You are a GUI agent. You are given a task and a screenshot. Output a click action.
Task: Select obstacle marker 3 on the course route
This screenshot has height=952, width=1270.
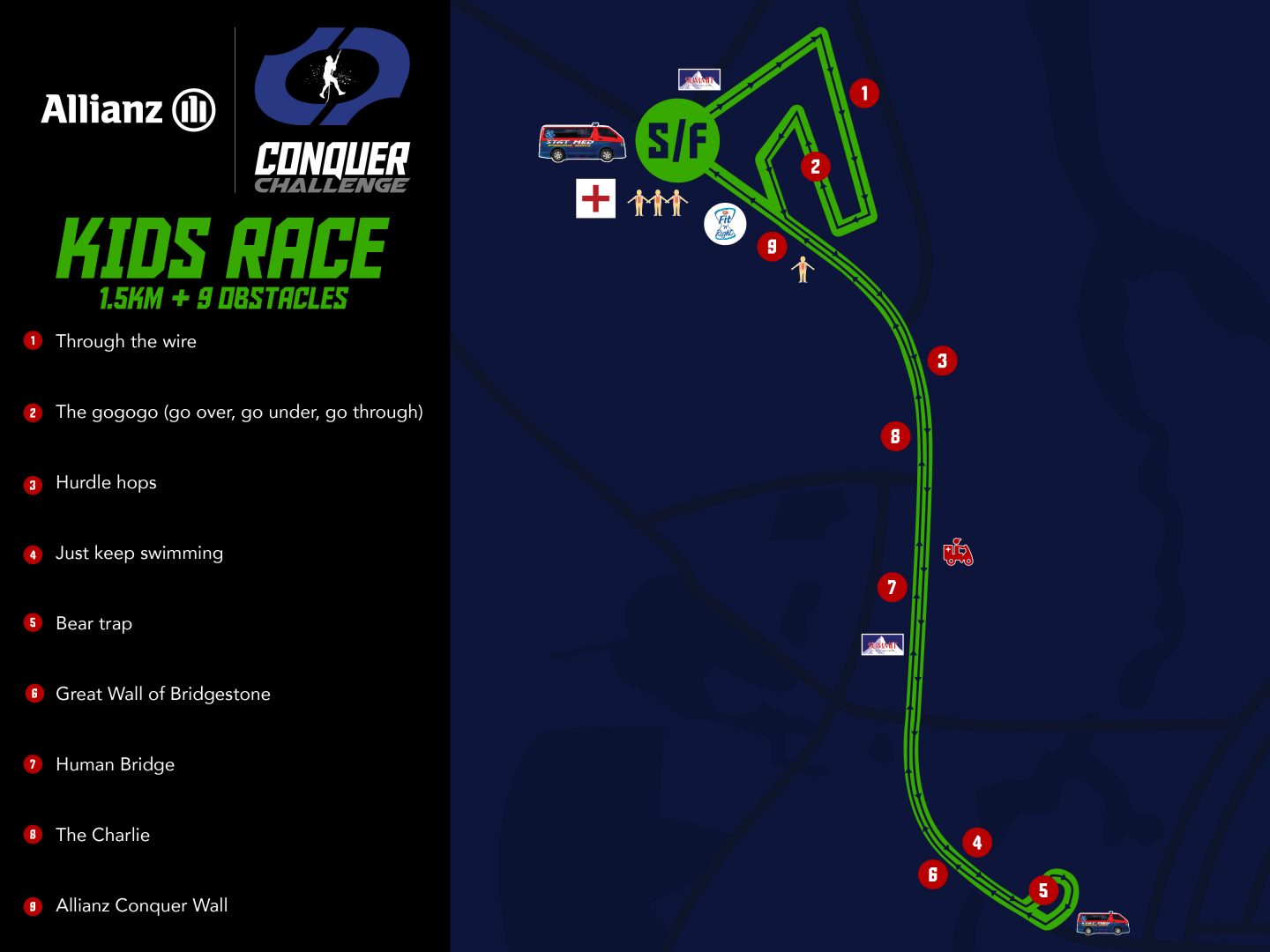(942, 360)
